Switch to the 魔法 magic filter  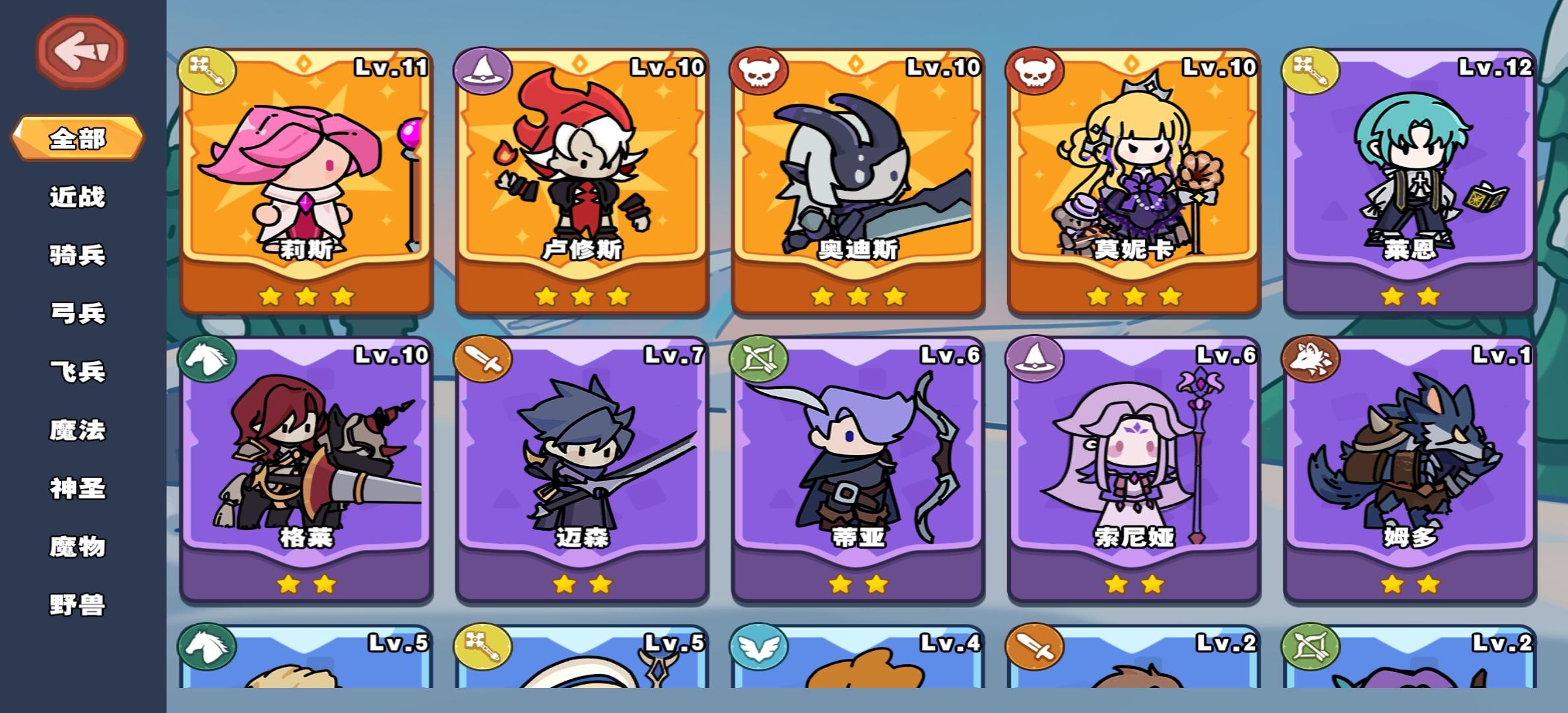coord(77,429)
